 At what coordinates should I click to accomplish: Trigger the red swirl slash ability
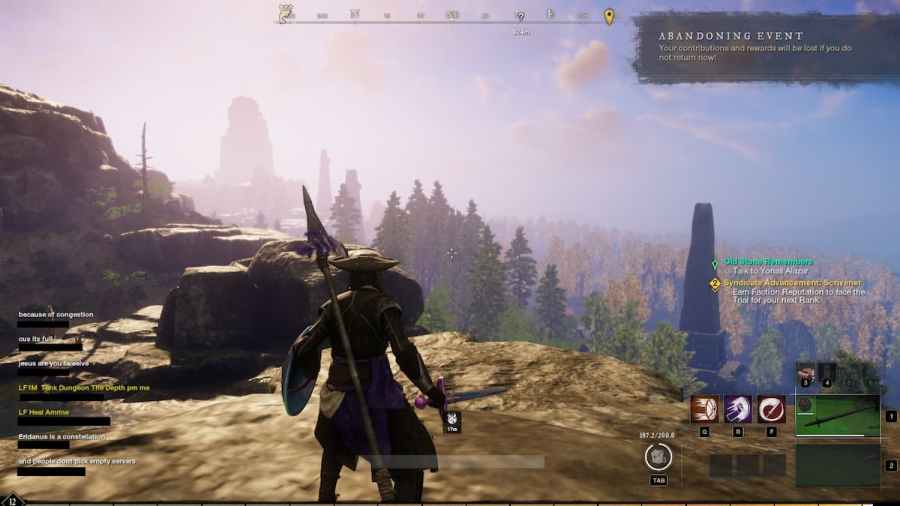click(x=771, y=409)
